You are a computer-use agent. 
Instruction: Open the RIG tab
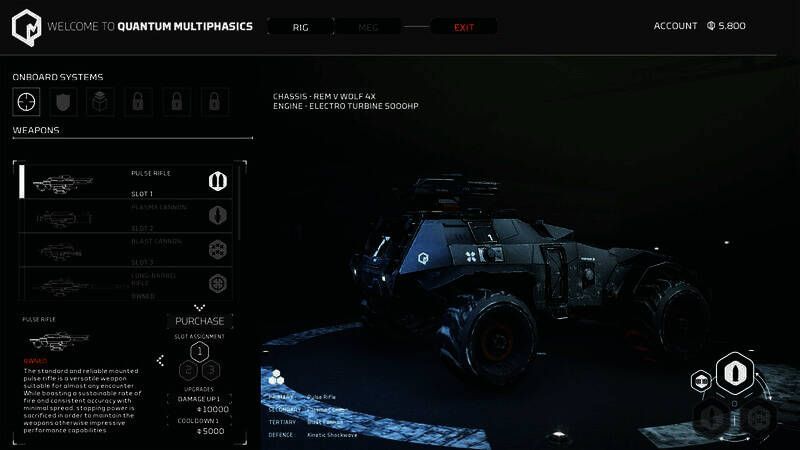pos(300,27)
